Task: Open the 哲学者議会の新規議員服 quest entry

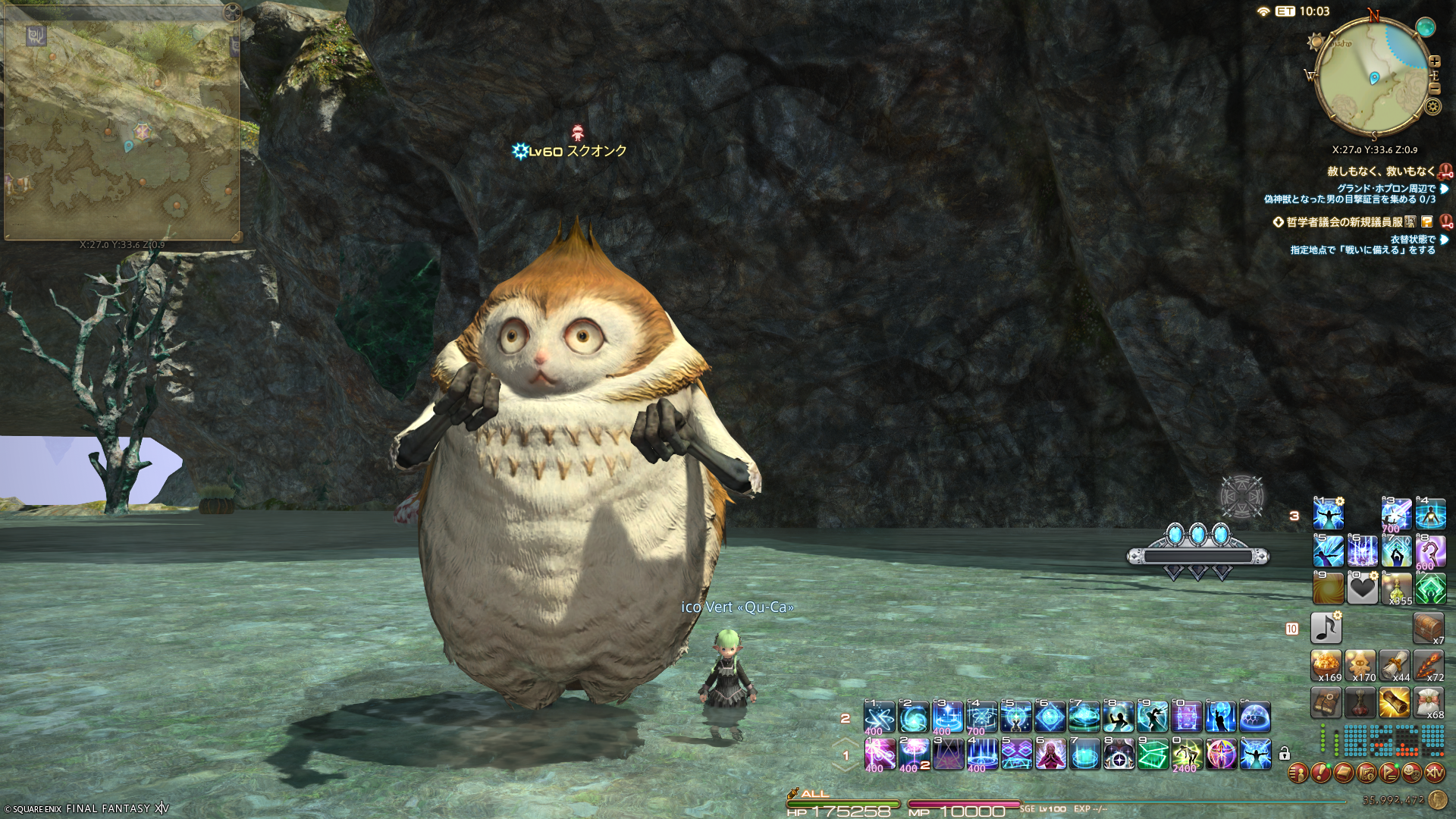Action: pos(1344,222)
